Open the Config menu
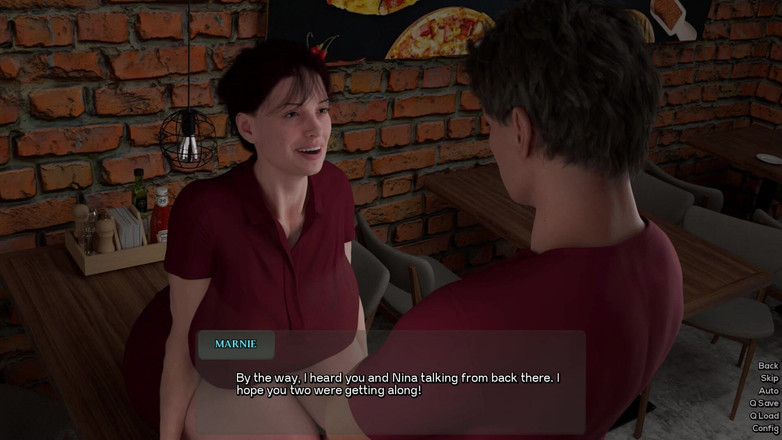The width and height of the screenshot is (782, 440). pos(765,428)
